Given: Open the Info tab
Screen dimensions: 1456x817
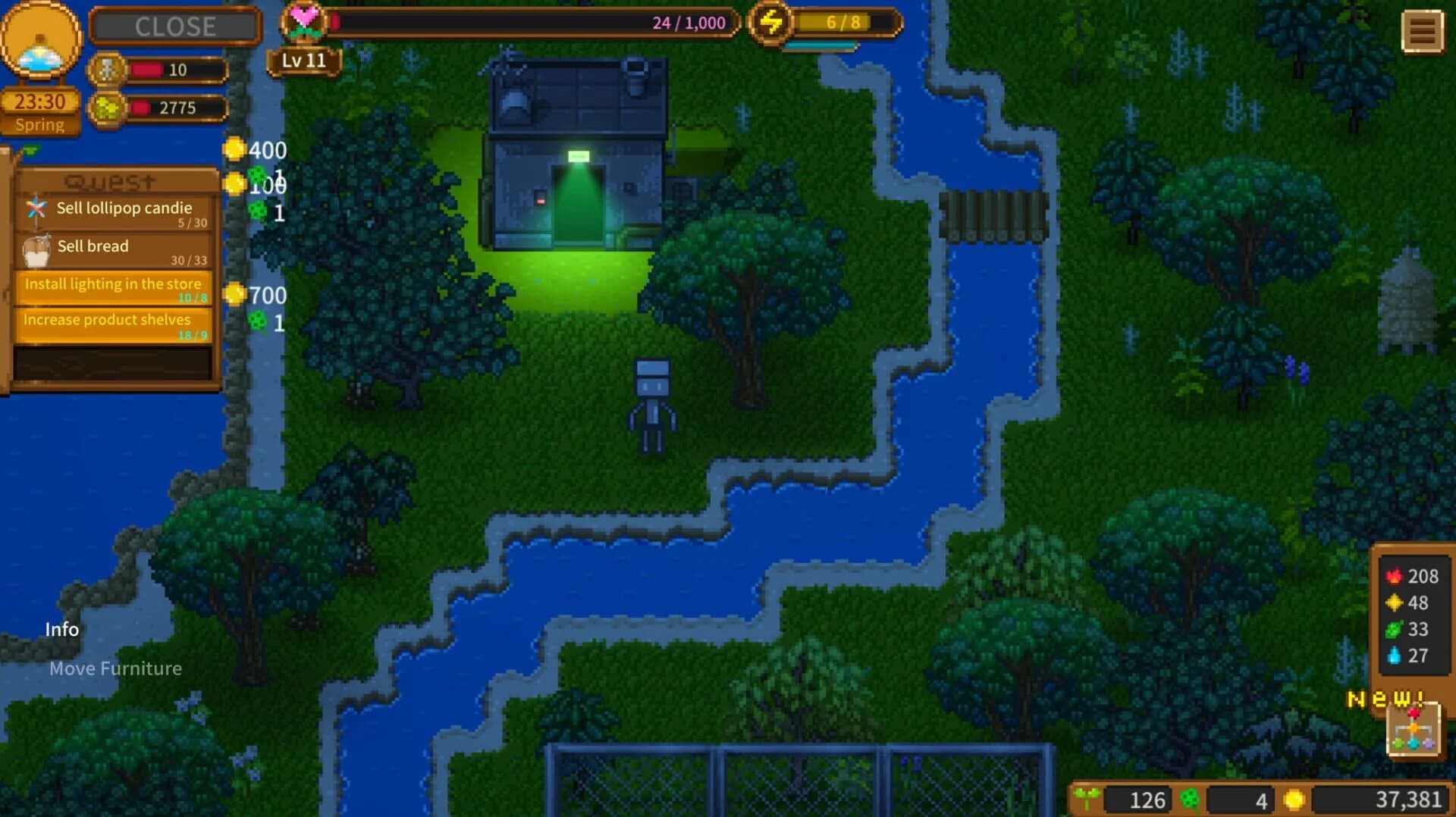Looking at the screenshot, I should (63, 629).
